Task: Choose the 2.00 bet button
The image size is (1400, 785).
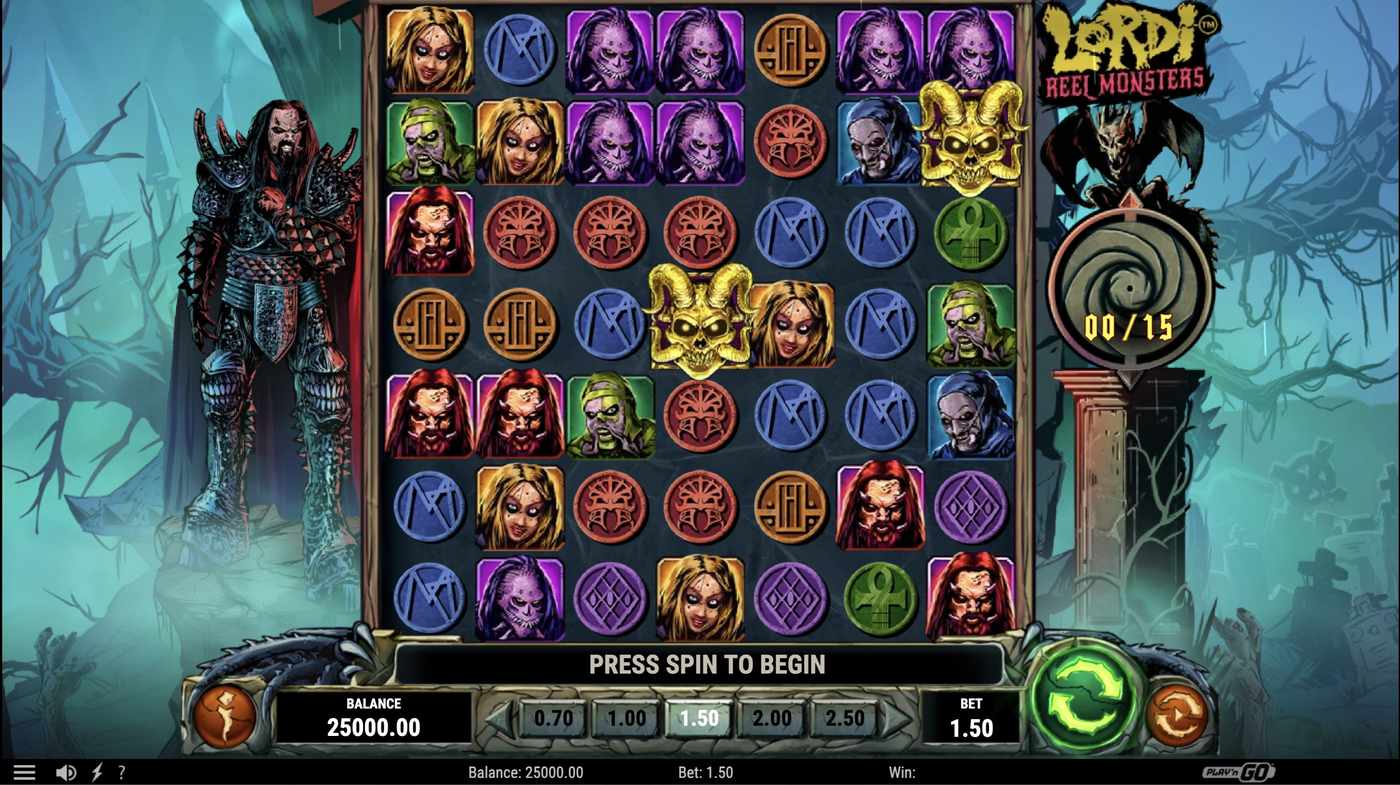Action: click(x=771, y=717)
